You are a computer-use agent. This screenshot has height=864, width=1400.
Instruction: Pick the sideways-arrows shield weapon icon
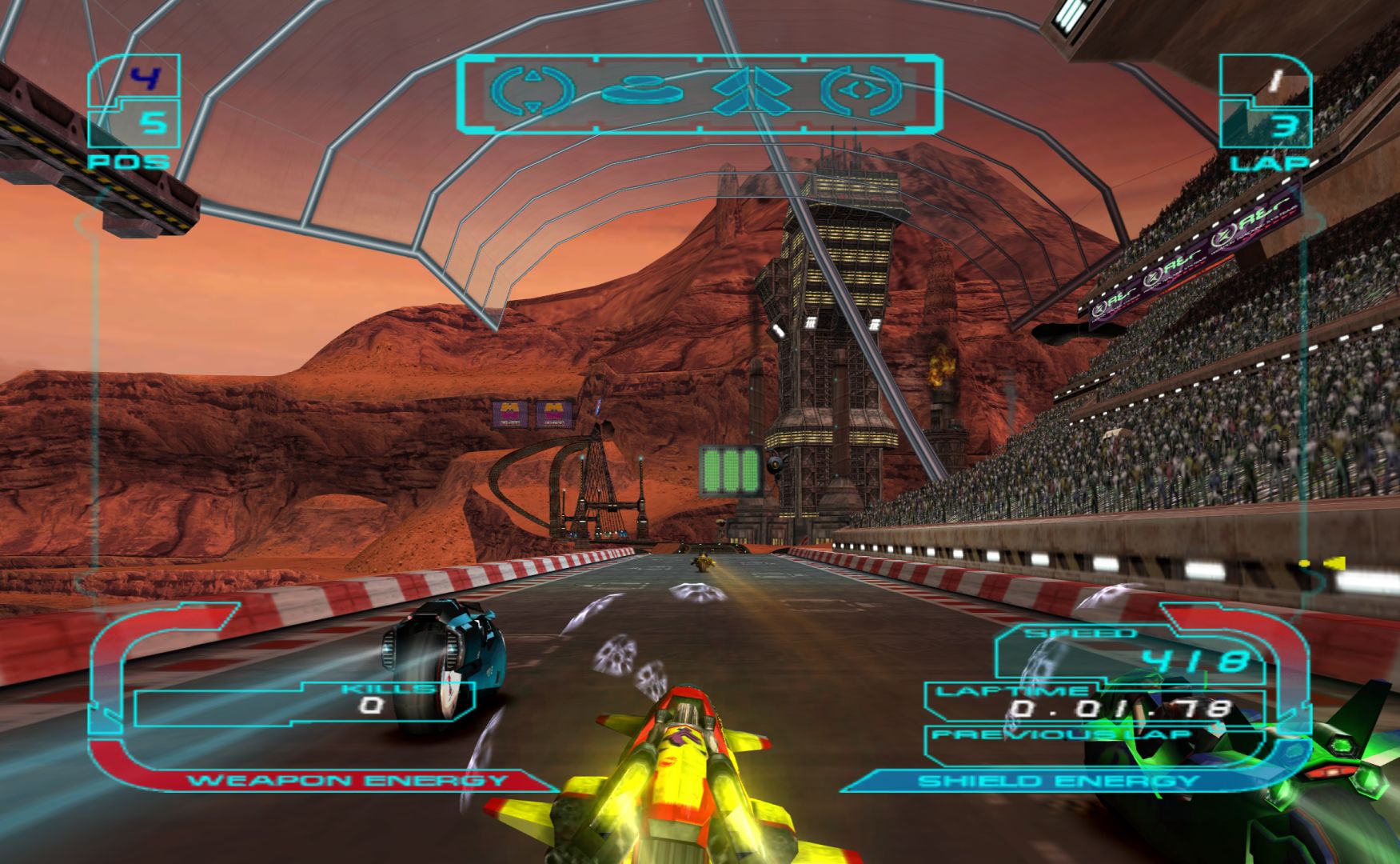click(x=864, y=90)
